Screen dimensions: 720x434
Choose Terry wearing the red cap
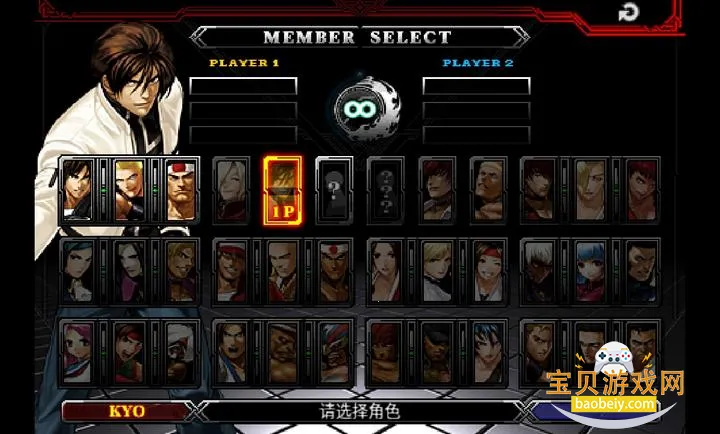[x=232, y=270]
